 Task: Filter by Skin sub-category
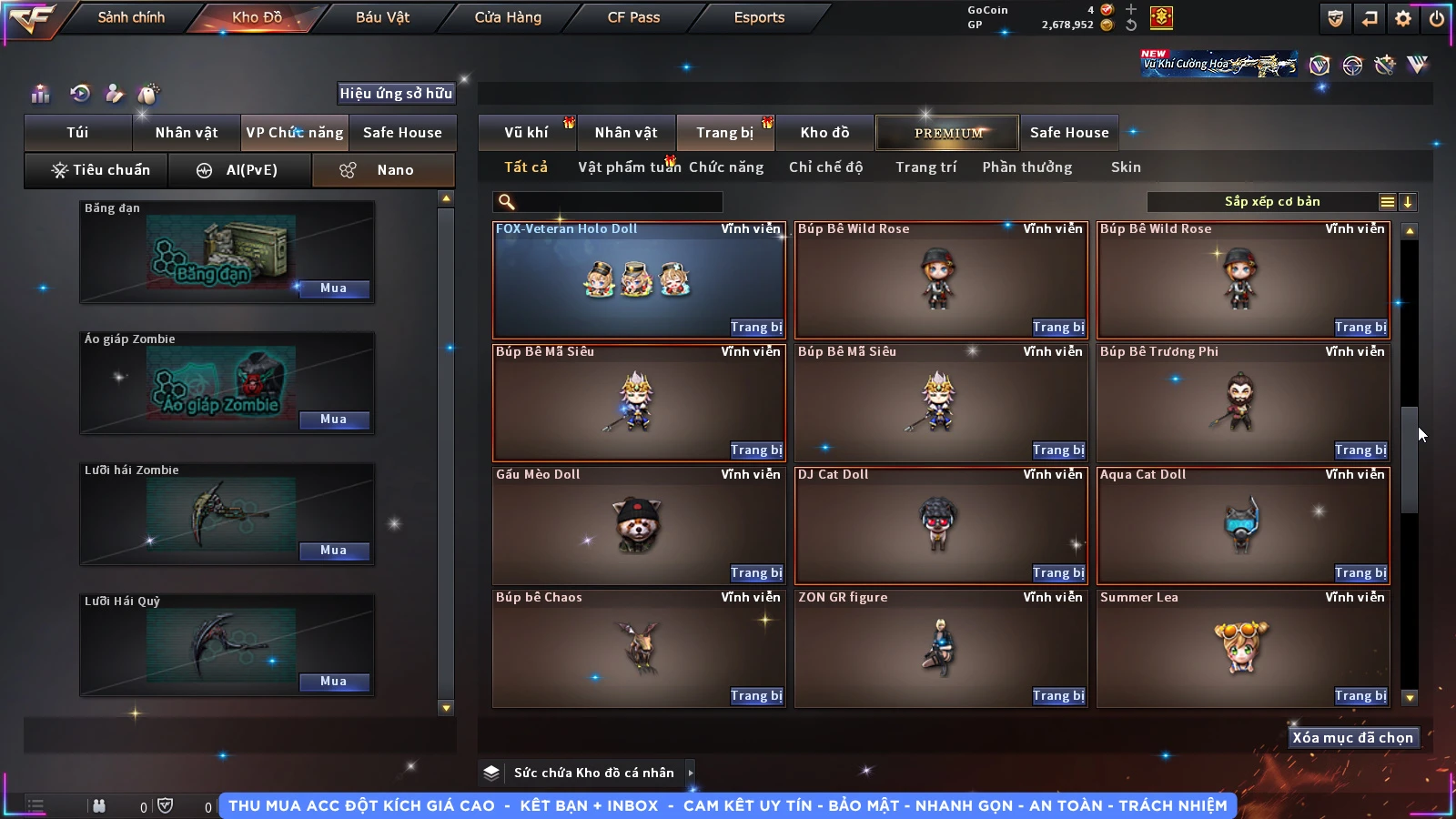(x=1126, y=167)
